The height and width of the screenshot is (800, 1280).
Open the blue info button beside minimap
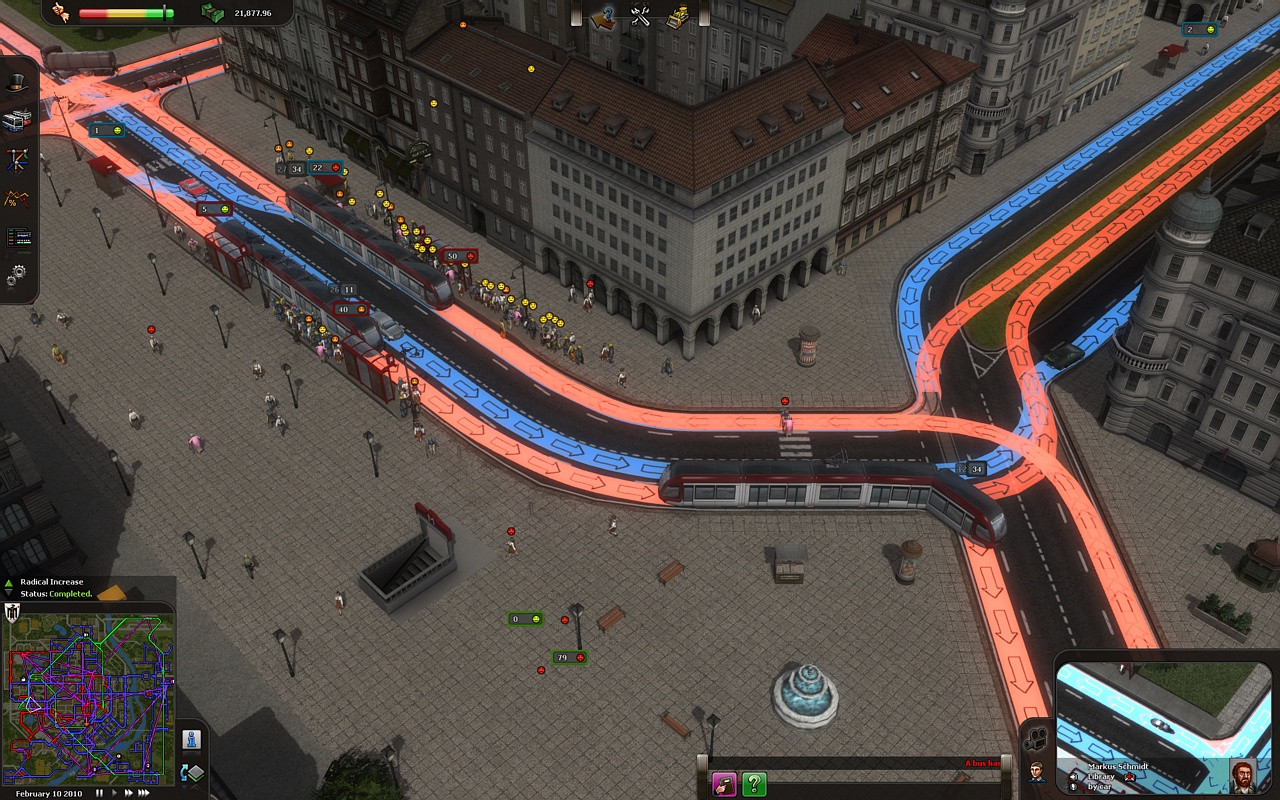191,740
